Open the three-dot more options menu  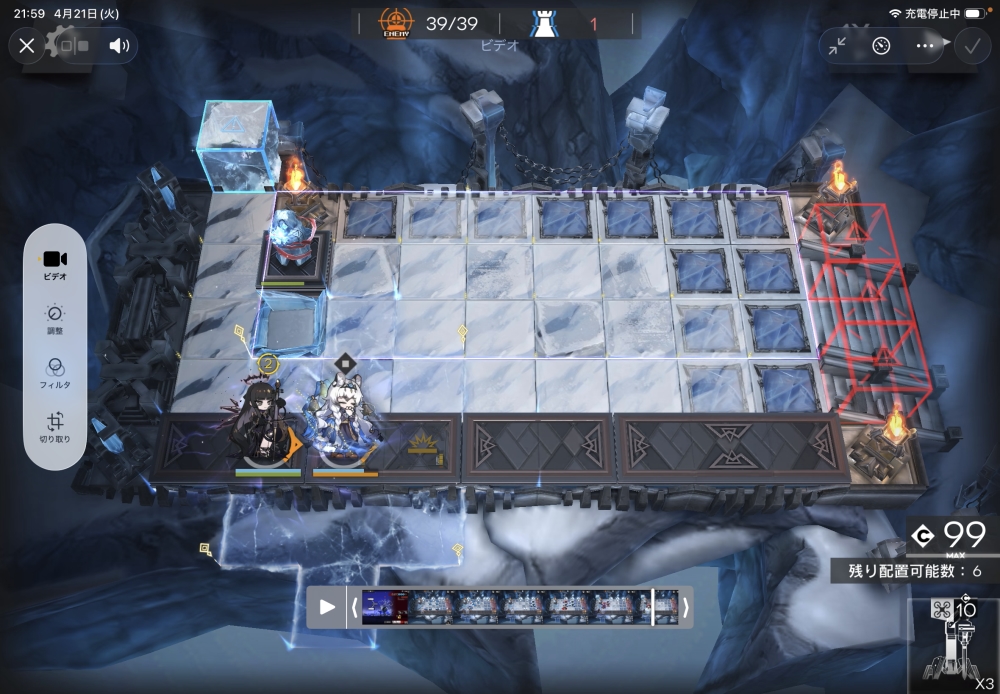tap(924, 45)
